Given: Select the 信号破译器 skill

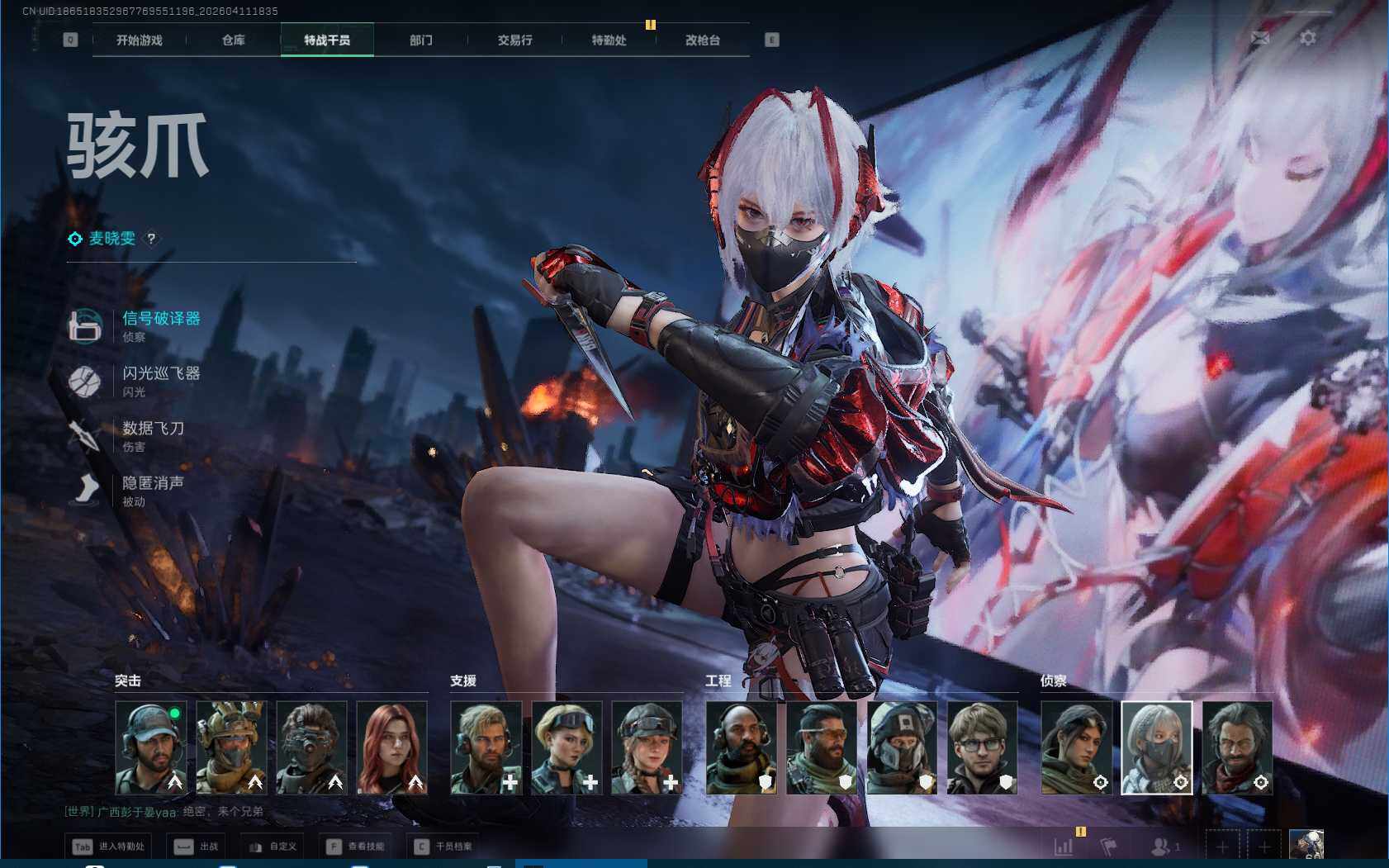Looking at the screenshot, I should pos(161,319).
